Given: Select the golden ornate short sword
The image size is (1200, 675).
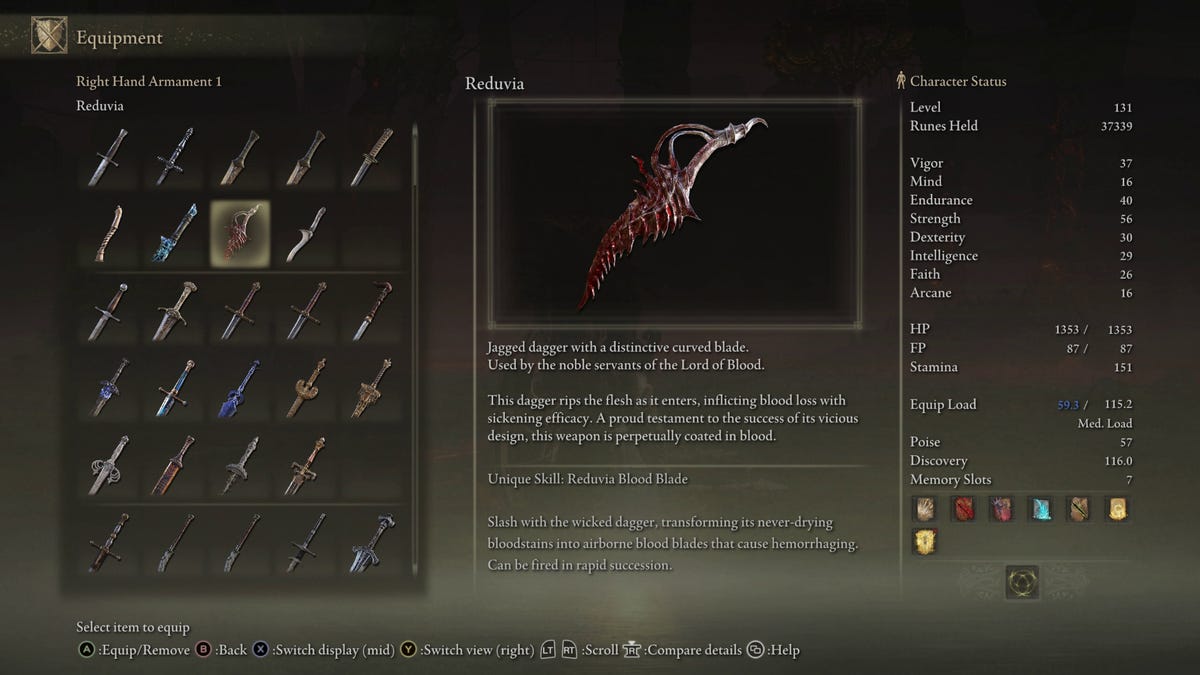Looking at the screenshot, I should (x=305, y=388).
